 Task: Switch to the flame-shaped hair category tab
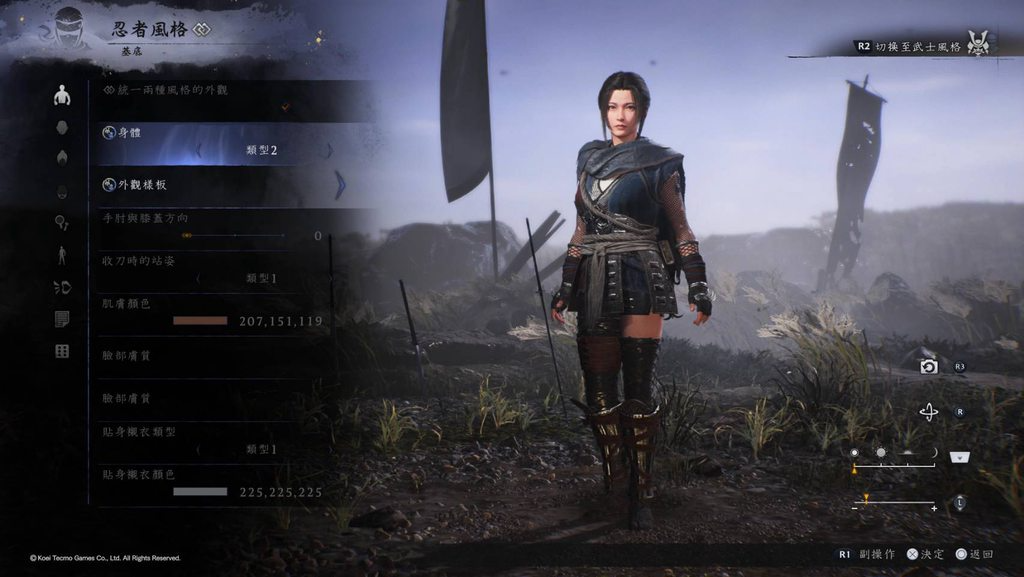pos(62,159)
